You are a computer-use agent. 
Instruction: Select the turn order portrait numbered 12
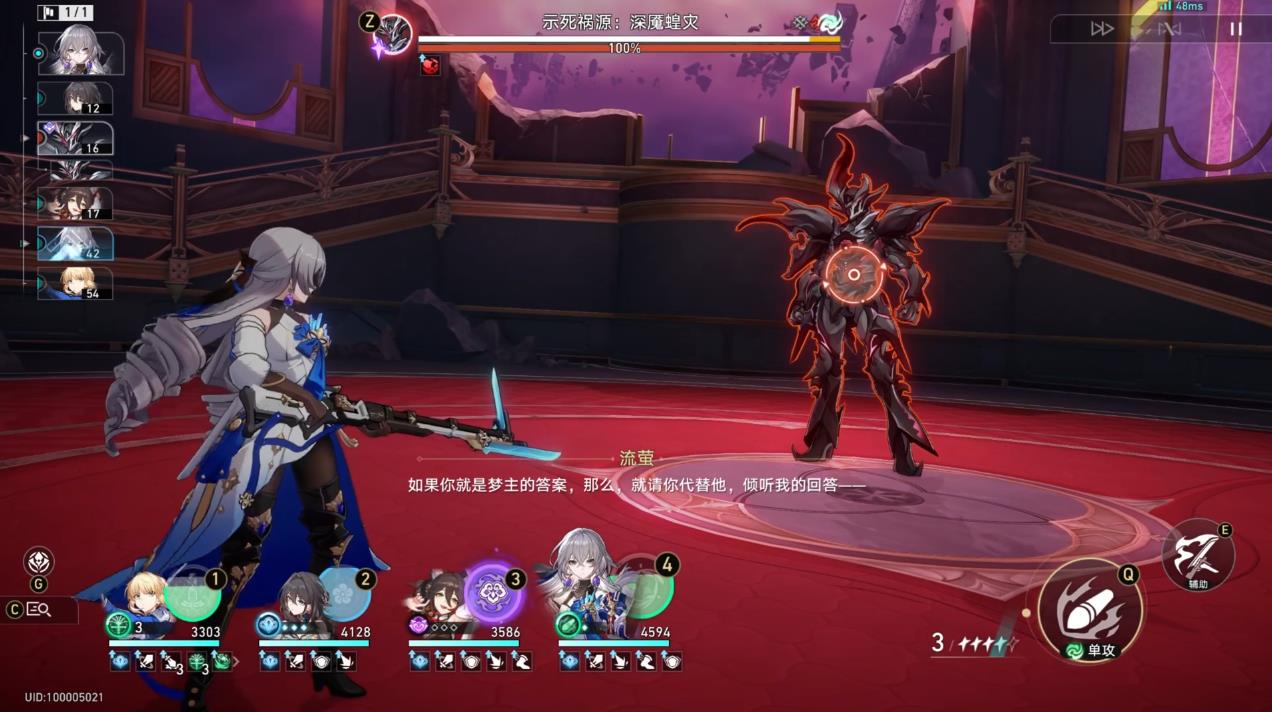tap(76, 98)
